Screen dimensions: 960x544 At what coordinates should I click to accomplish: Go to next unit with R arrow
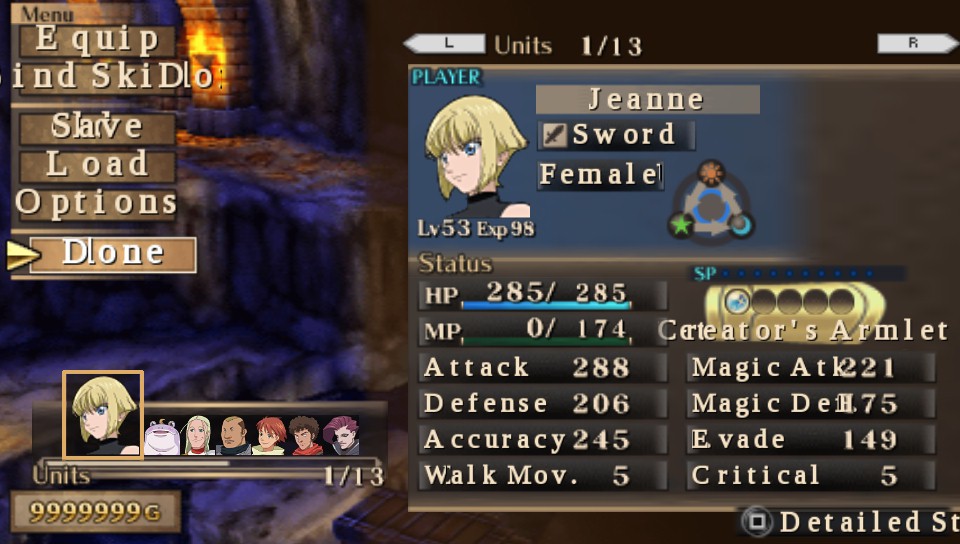[x=916, y=44]
